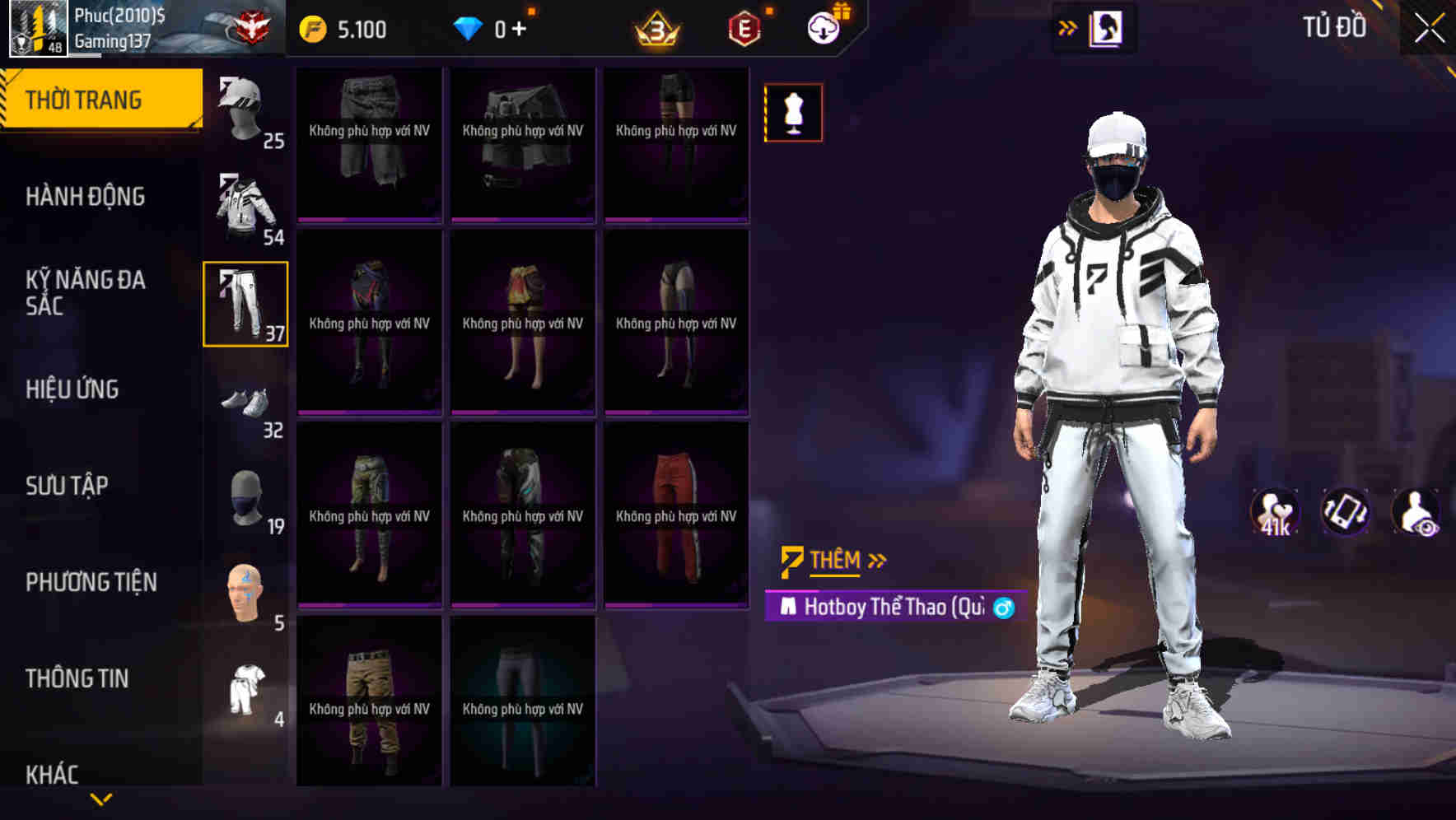The image size is (1456, 820).
Task: Open the shoes category icon
Action: [245, 399]
